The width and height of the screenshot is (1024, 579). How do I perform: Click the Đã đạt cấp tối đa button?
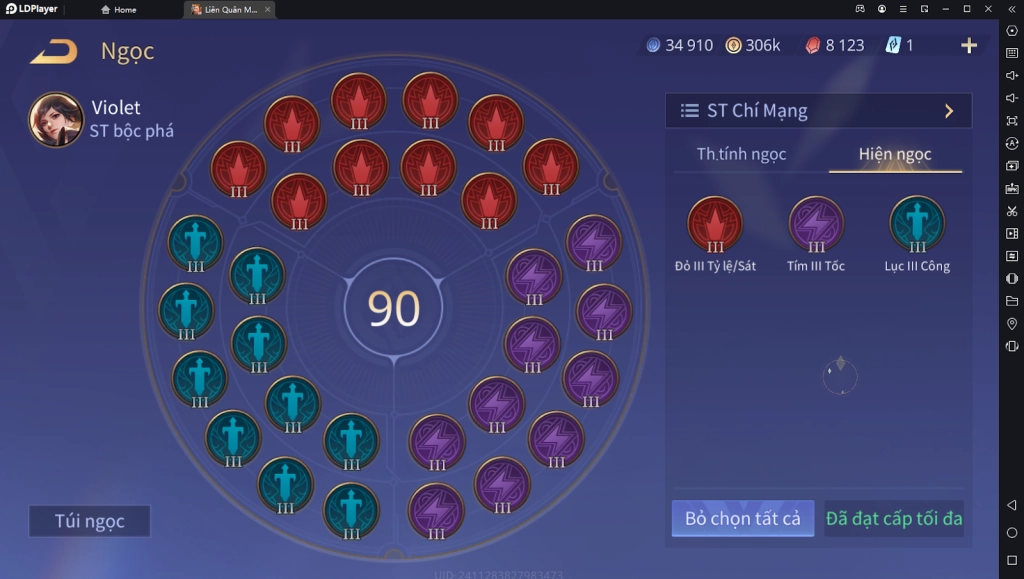894,519
